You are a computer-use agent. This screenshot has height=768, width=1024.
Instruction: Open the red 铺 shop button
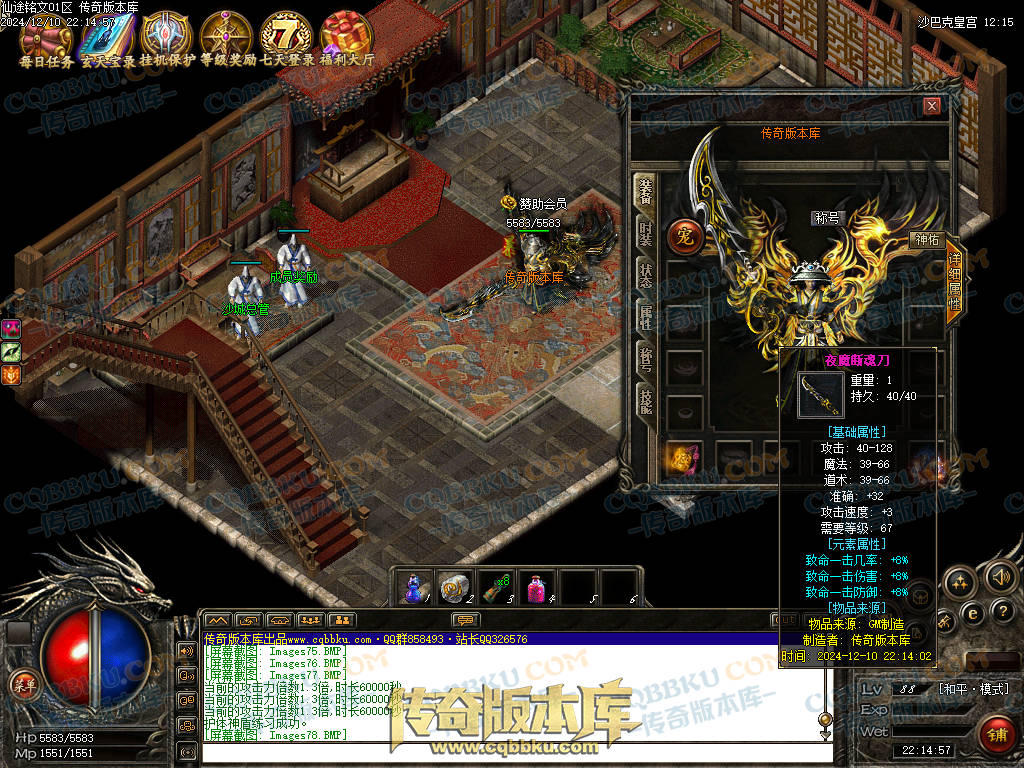tap(995, 734)
